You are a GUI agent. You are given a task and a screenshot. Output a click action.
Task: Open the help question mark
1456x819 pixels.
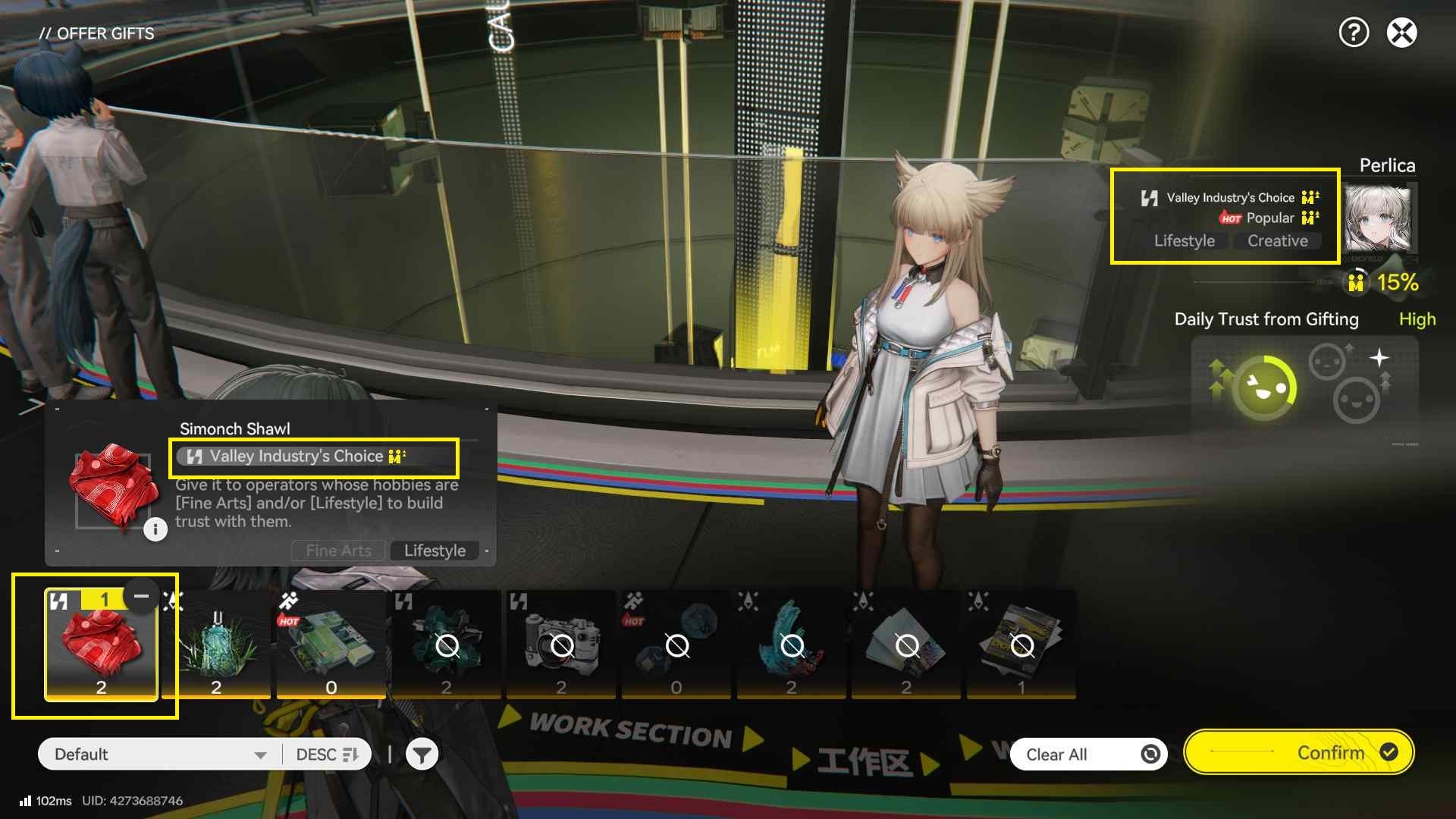pos(1354,33)
